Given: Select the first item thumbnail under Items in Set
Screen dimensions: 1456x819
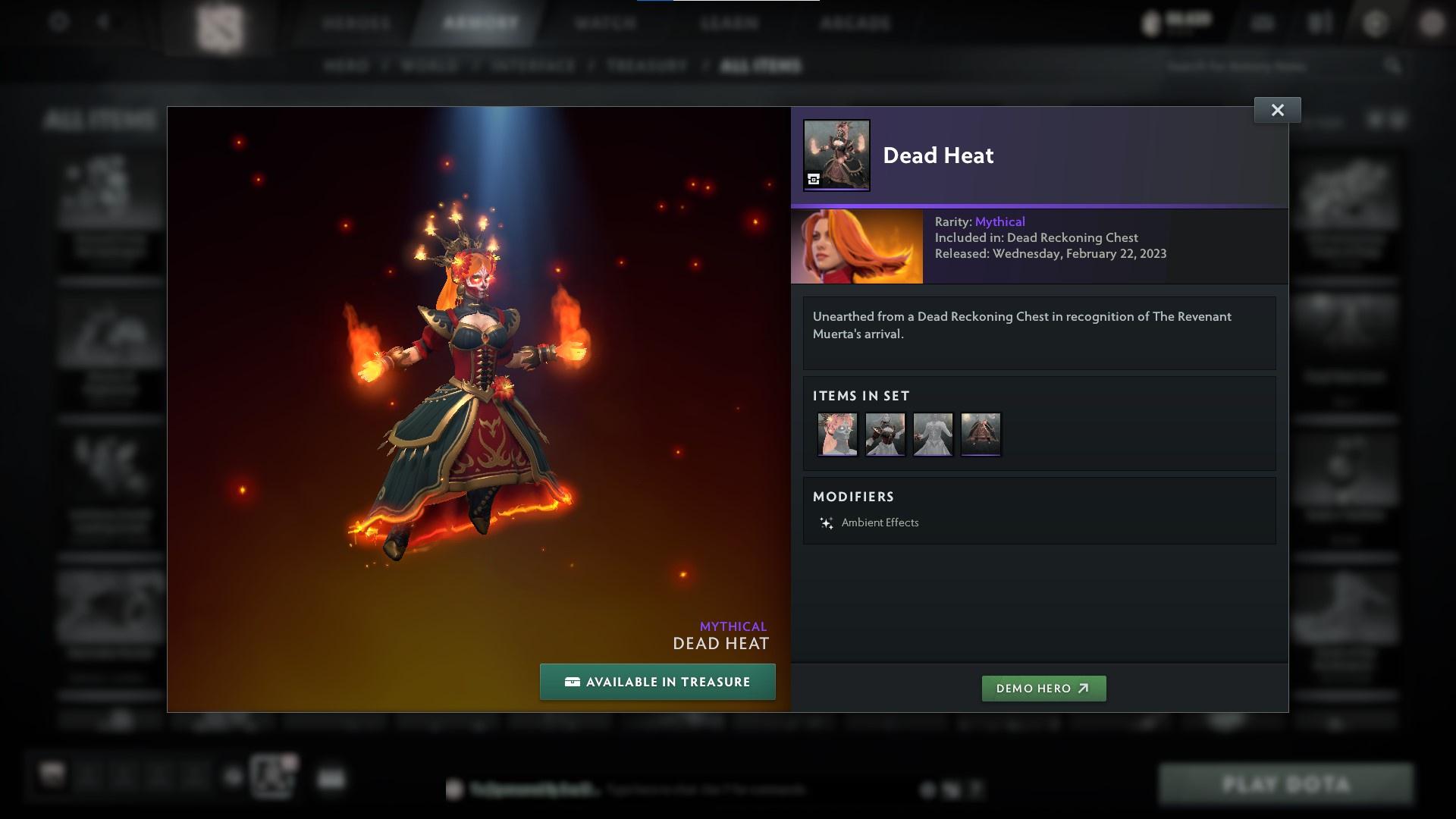Looking at the screenshot, I should (x=837, y=434).
